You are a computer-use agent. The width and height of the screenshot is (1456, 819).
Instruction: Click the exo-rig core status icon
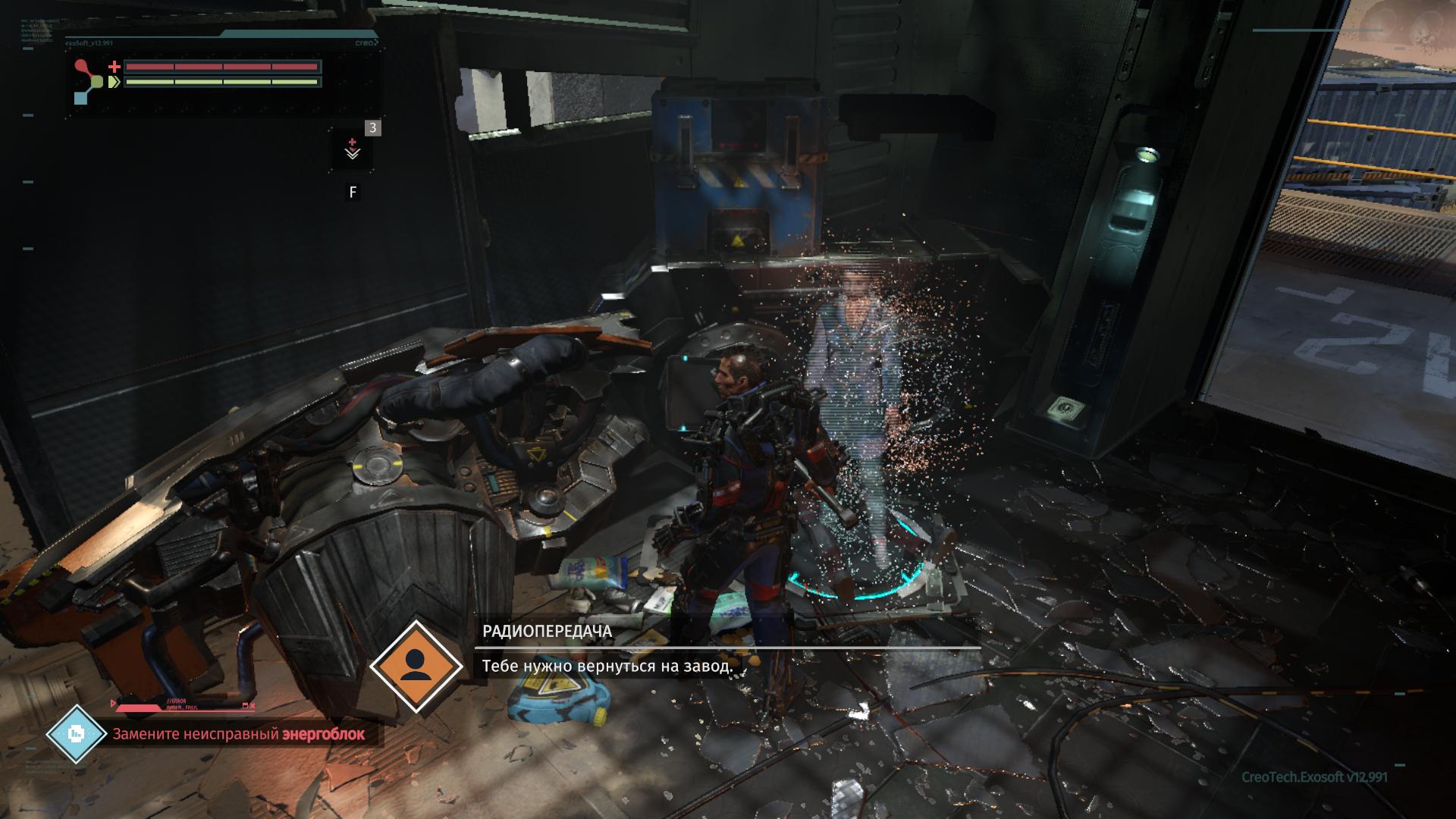[89, 82]
